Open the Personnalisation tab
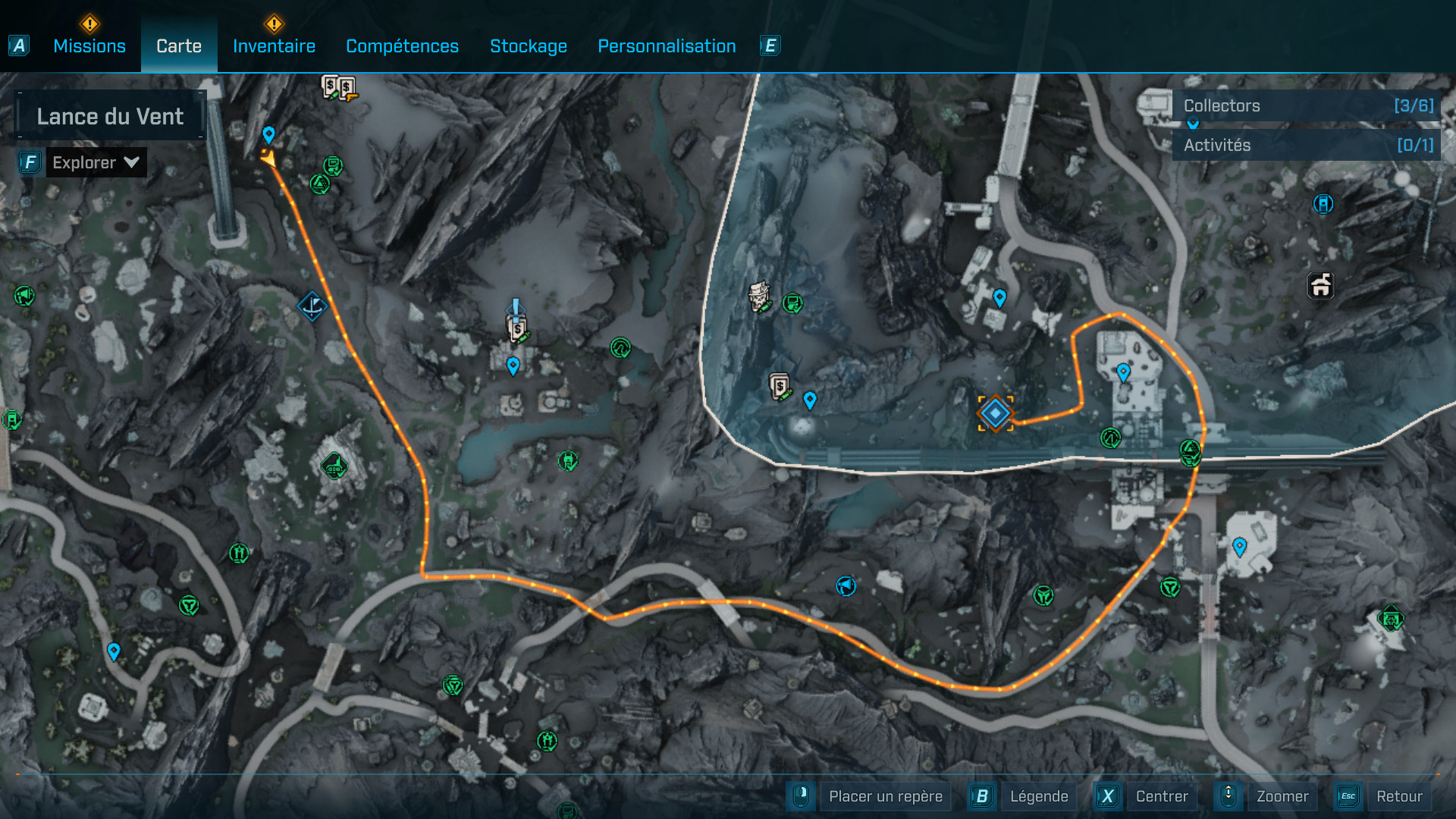 (667, 46)
